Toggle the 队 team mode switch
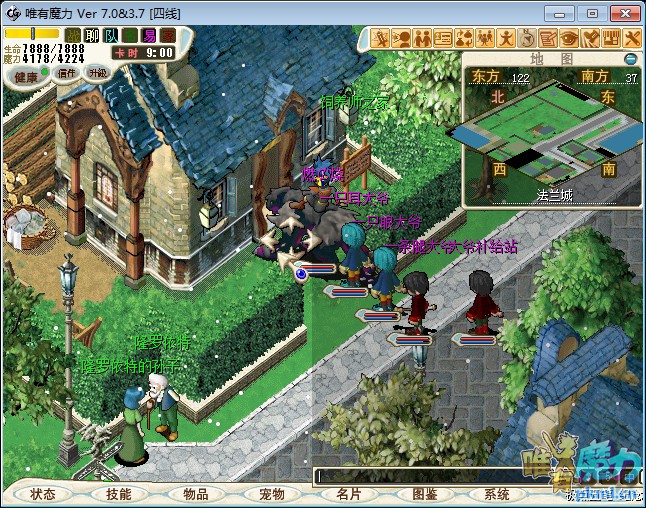The image size is (646, 508). (111, 35)
